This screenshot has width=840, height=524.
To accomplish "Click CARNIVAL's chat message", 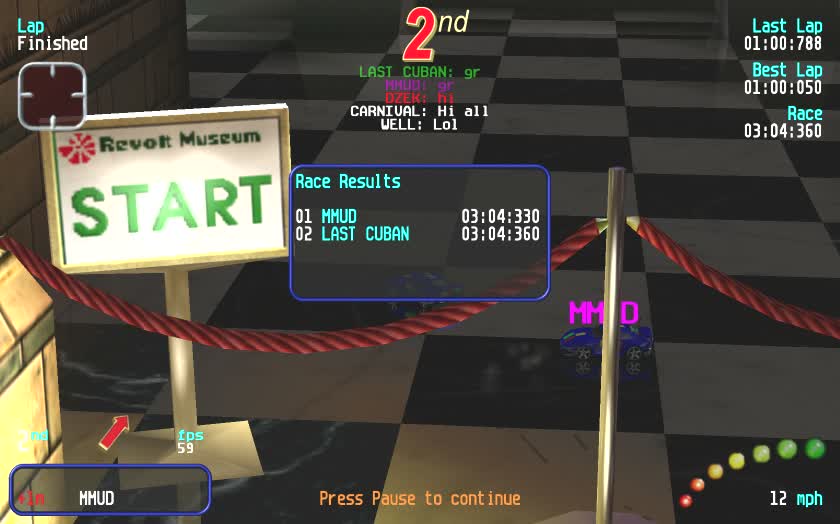I will click(419, 111).
